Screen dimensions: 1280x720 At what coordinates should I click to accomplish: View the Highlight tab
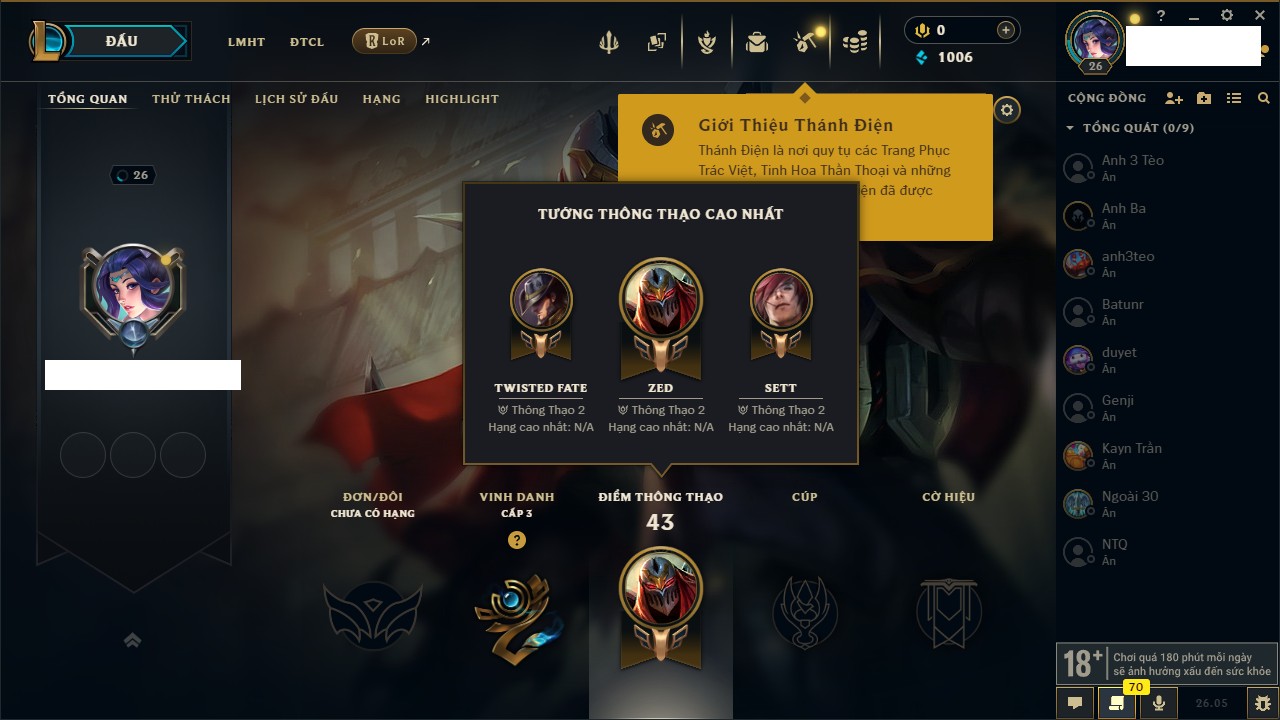pos(461,99)
